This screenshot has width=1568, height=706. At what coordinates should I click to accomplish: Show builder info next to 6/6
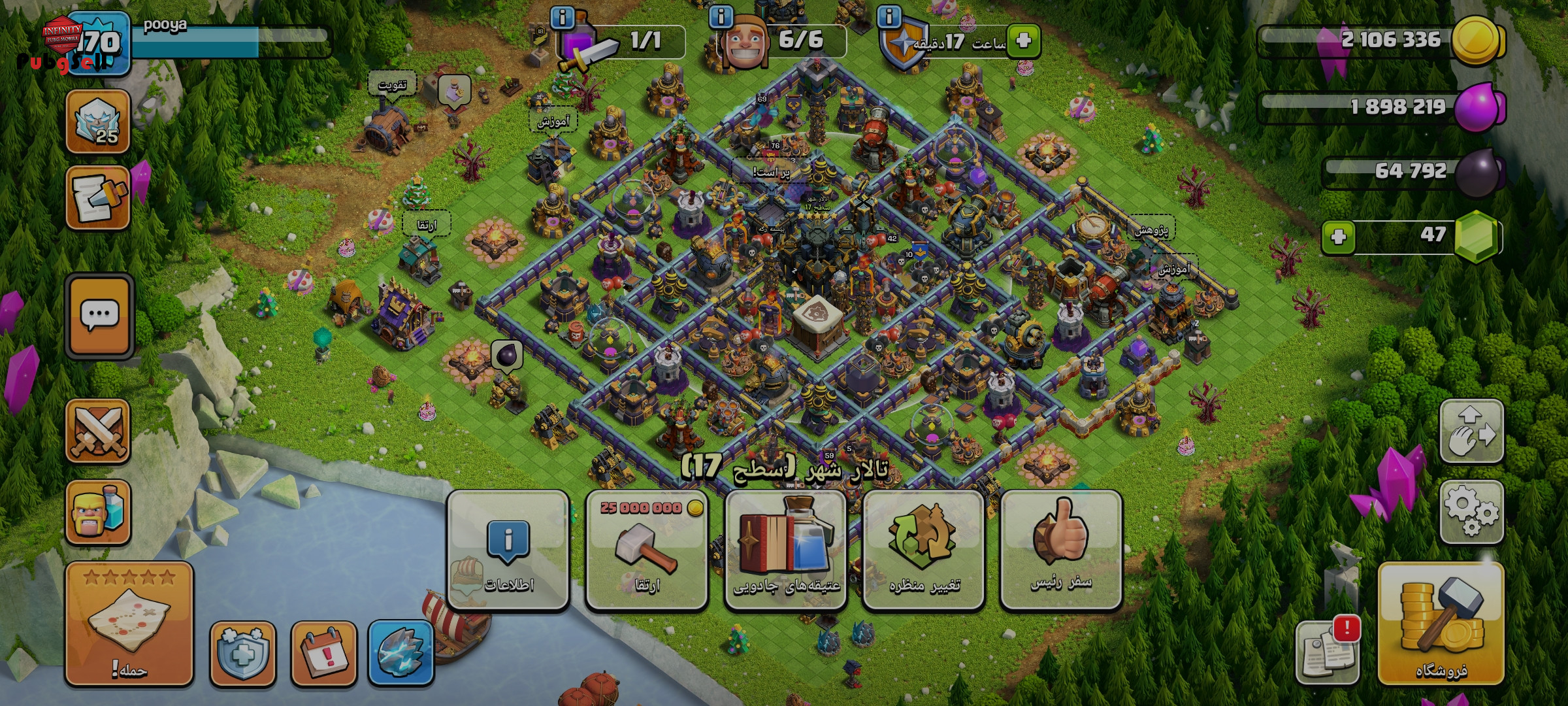[x=721, y=16]
